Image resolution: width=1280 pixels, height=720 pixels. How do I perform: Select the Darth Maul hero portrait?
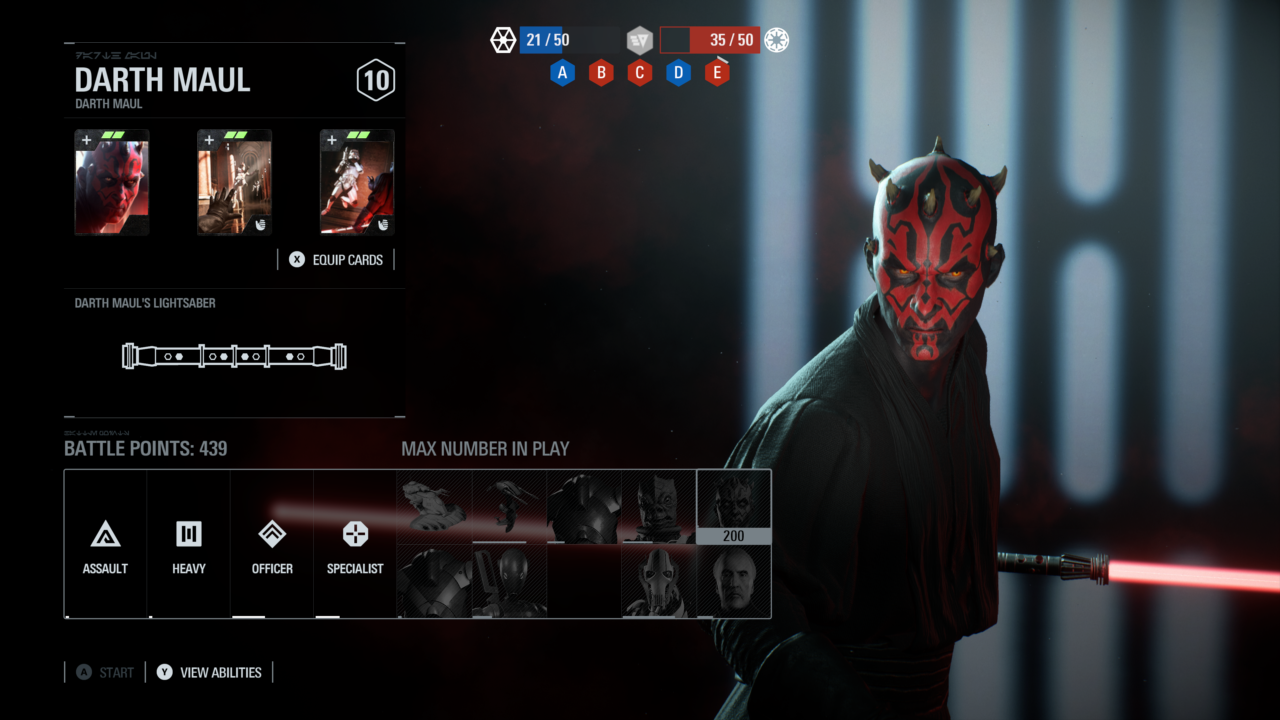point(733,500)
